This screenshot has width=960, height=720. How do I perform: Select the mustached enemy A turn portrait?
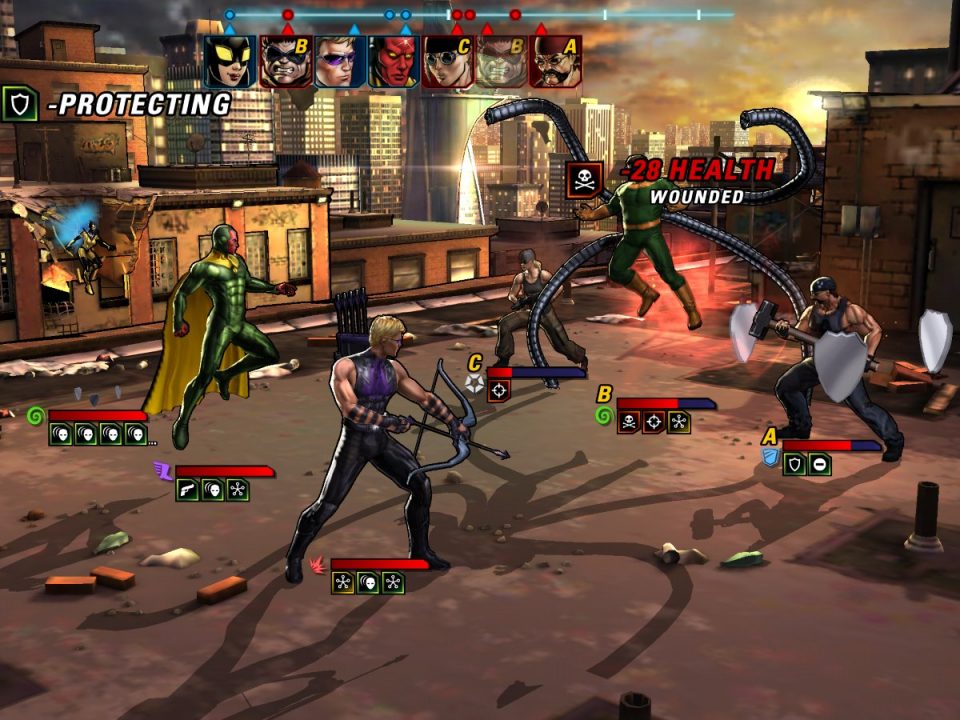(x=554, y=62)
